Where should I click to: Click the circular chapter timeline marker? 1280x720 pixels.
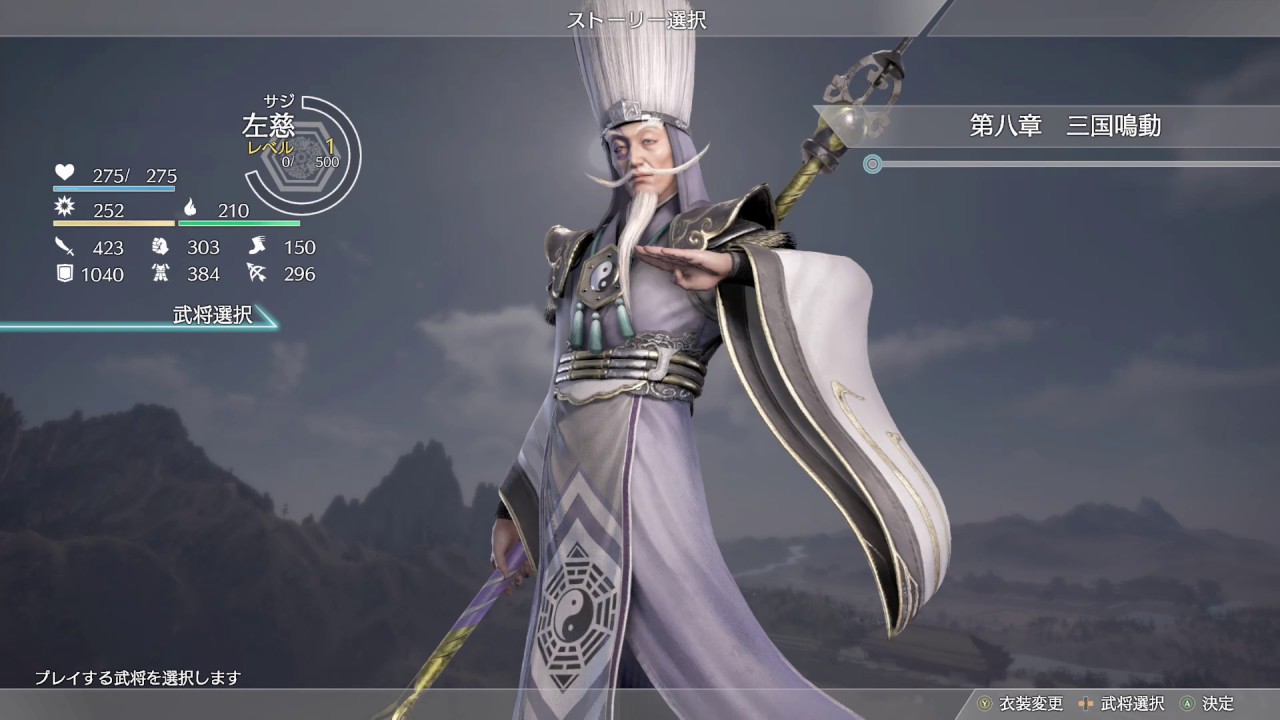tap(873, 163)
